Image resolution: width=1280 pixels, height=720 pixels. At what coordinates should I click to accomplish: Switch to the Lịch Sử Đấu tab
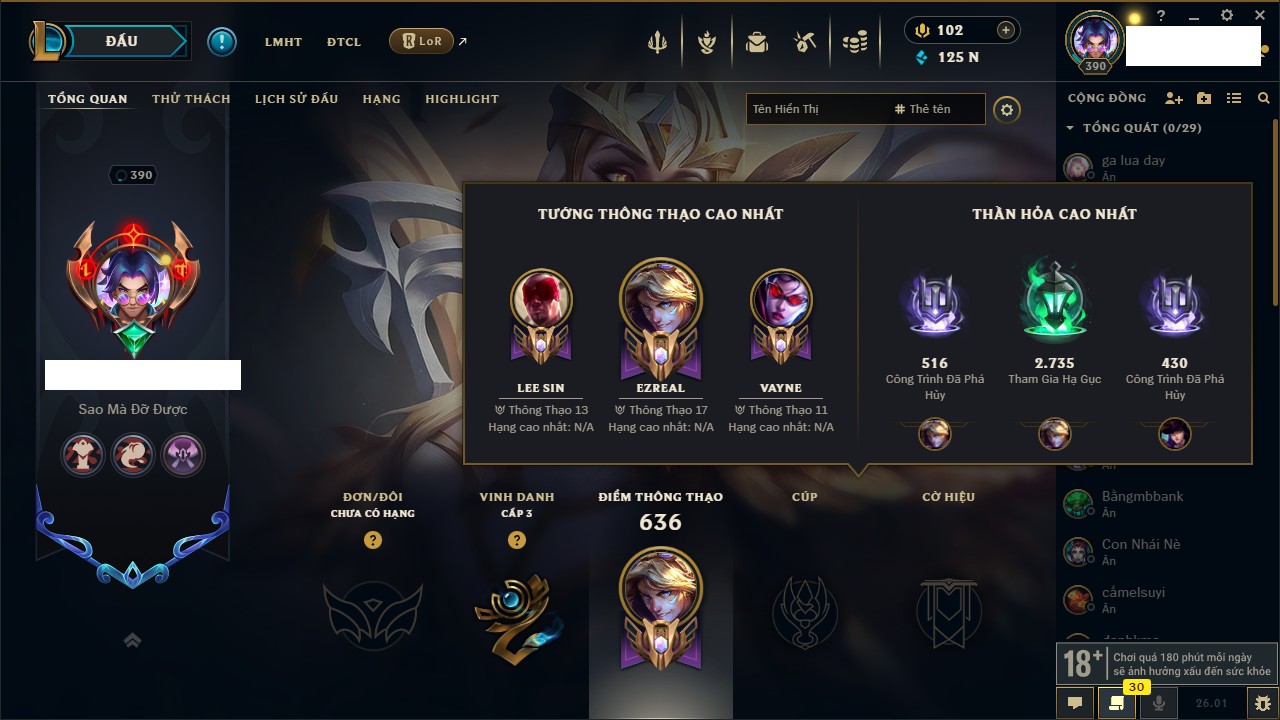[296, 99]
